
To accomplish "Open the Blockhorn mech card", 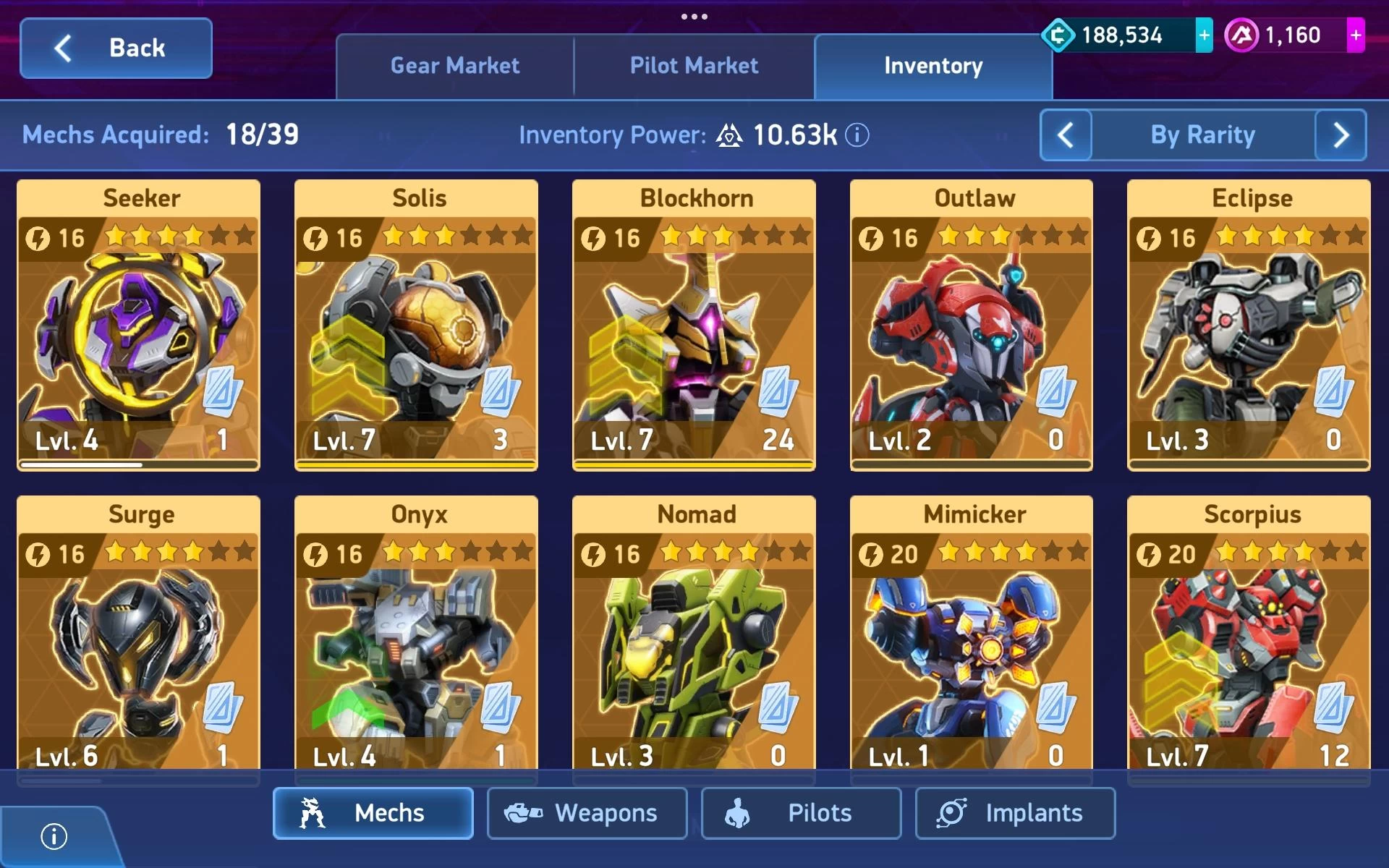I will click(694, 325).
